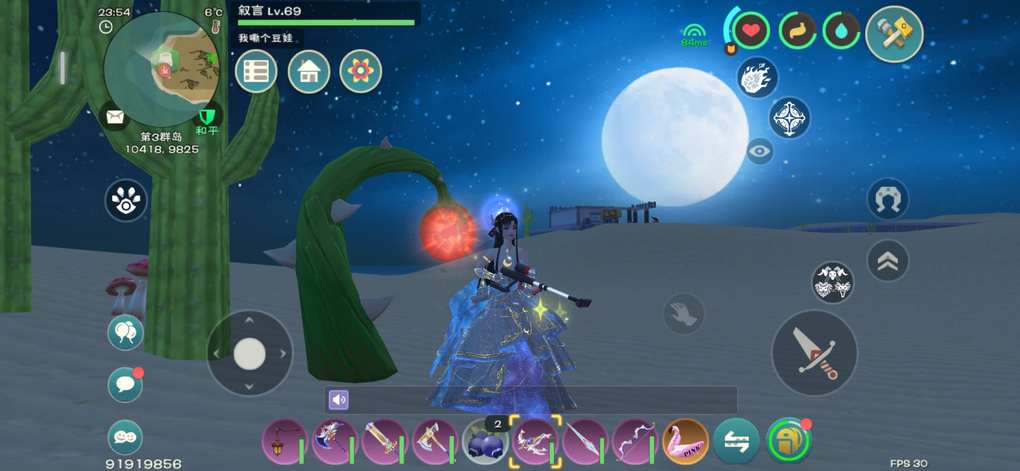Select the lantern hotbar slot
This screenshot has width=1020, height=471.
284,440
